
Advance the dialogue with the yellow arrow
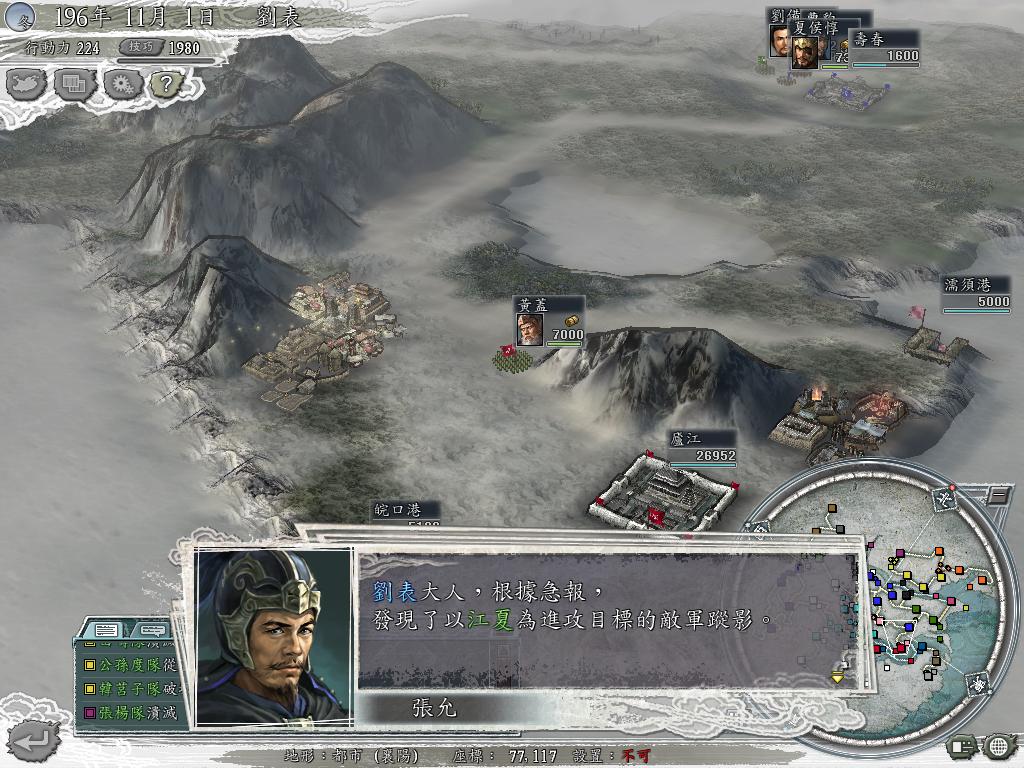[838, 677]
